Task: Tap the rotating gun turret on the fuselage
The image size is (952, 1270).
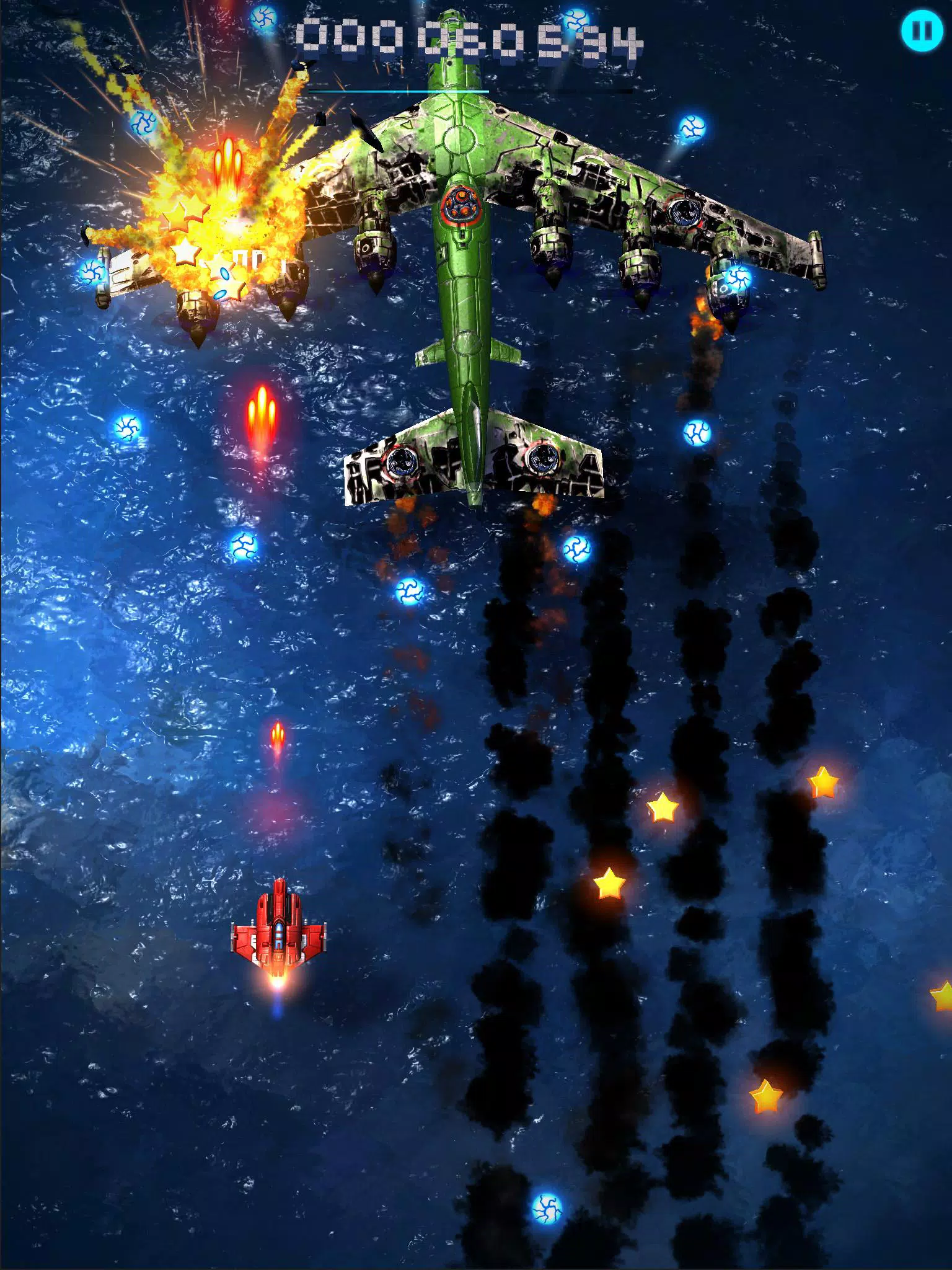Action: pos(462,205)
